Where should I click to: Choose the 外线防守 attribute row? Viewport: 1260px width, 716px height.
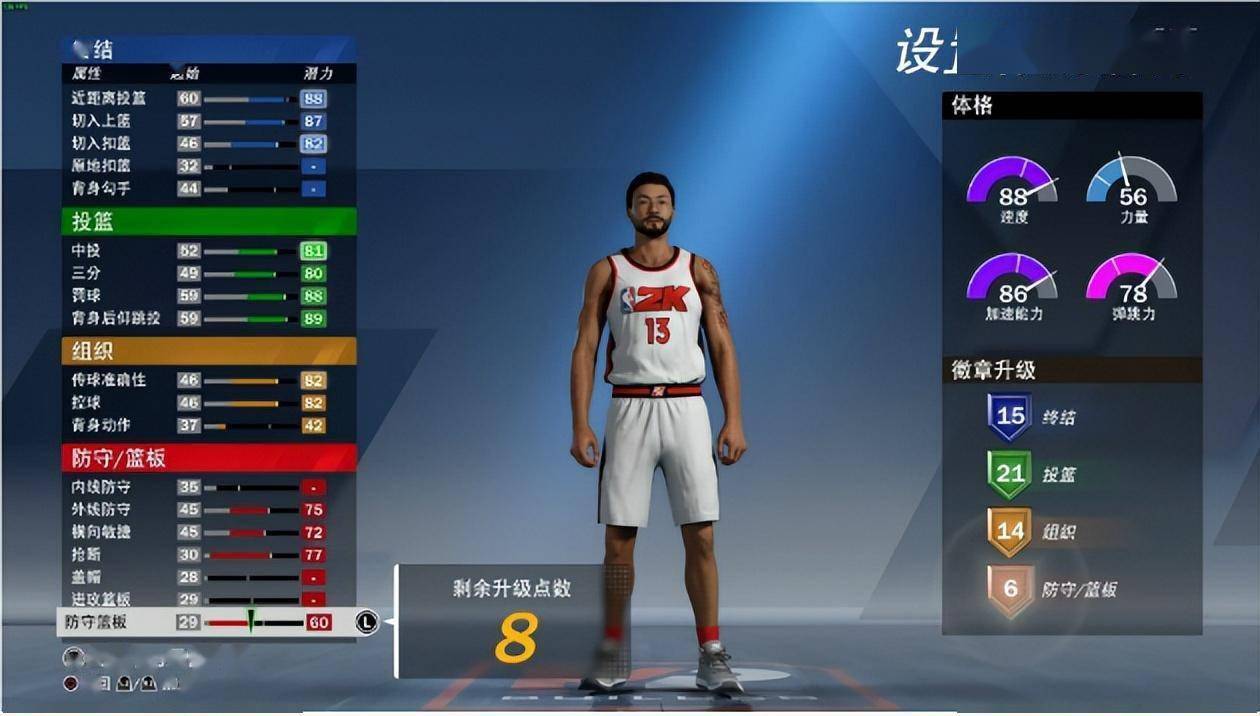pos(200,510)
